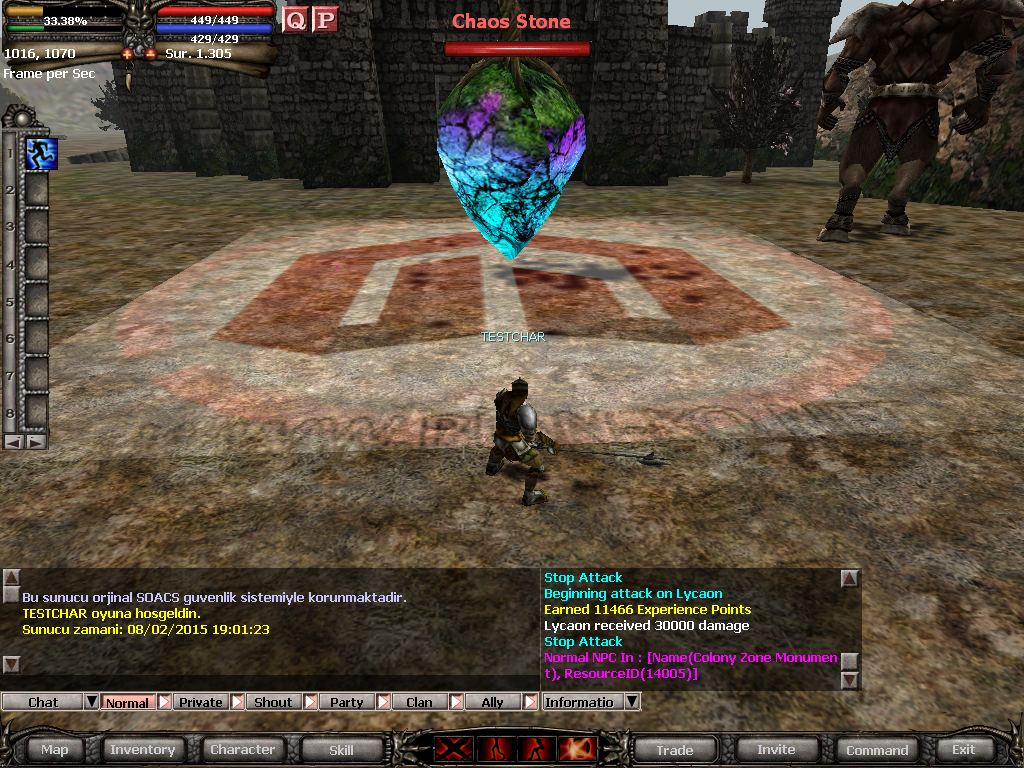Viewport: 1024px width, 768px height.
Task: Open the Chat dropdown arrow
Action: tap(91, 702)
